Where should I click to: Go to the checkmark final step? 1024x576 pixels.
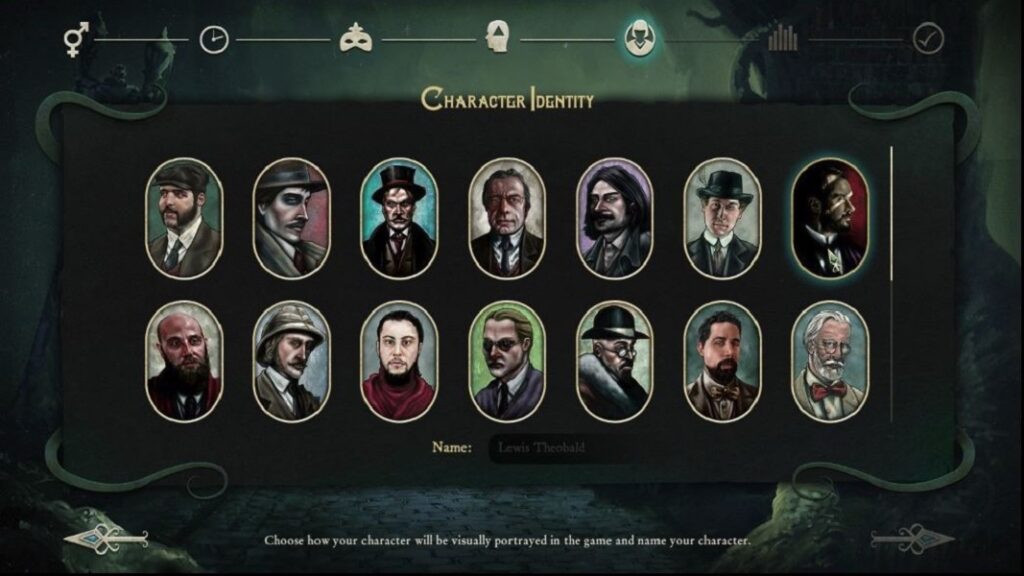(x=928, y=39)
